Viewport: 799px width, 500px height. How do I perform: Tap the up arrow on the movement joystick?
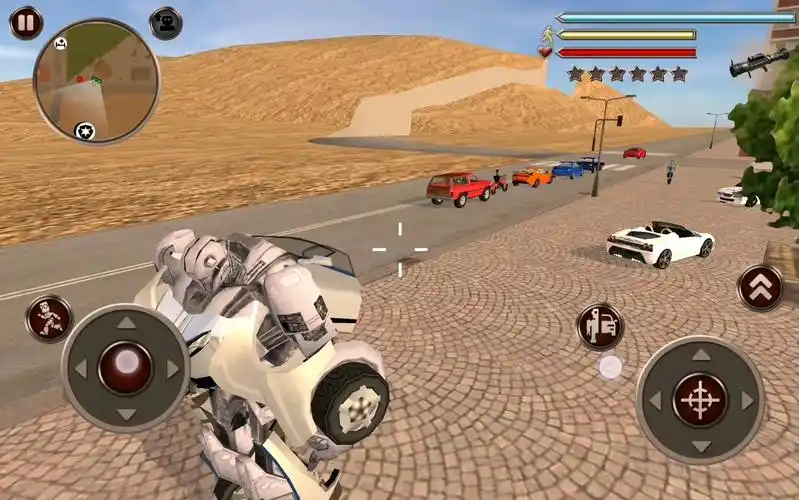coord(126,323)
